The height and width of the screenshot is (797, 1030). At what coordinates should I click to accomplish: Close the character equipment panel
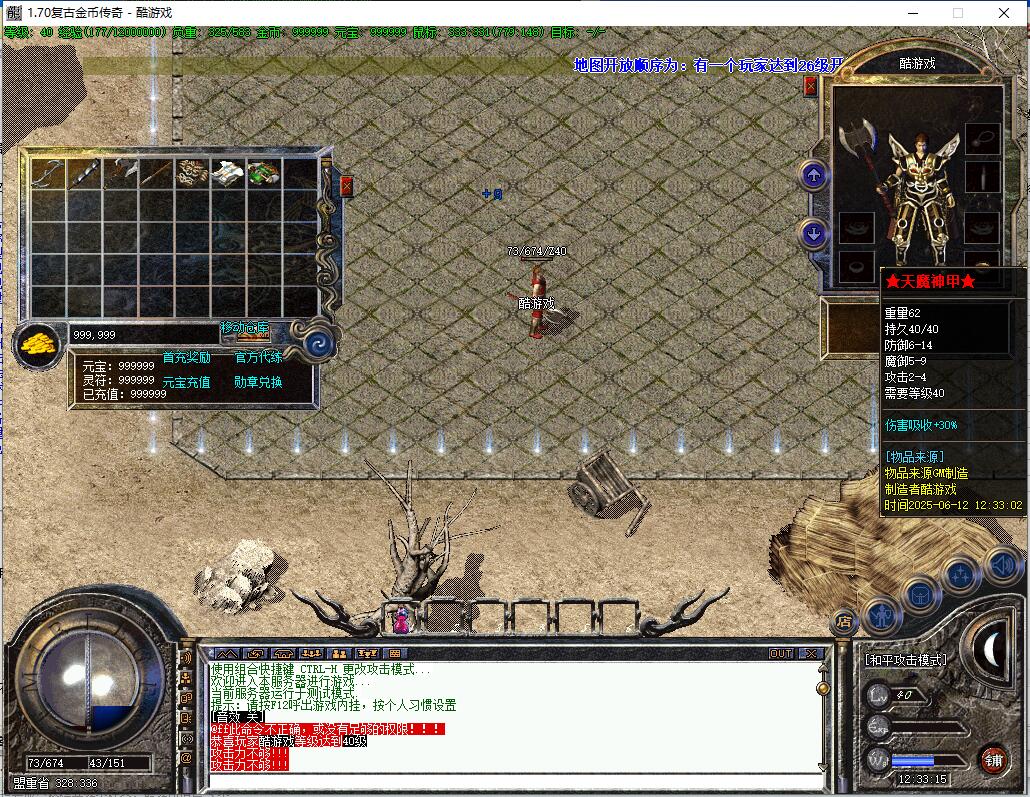(x=811, y=86)
